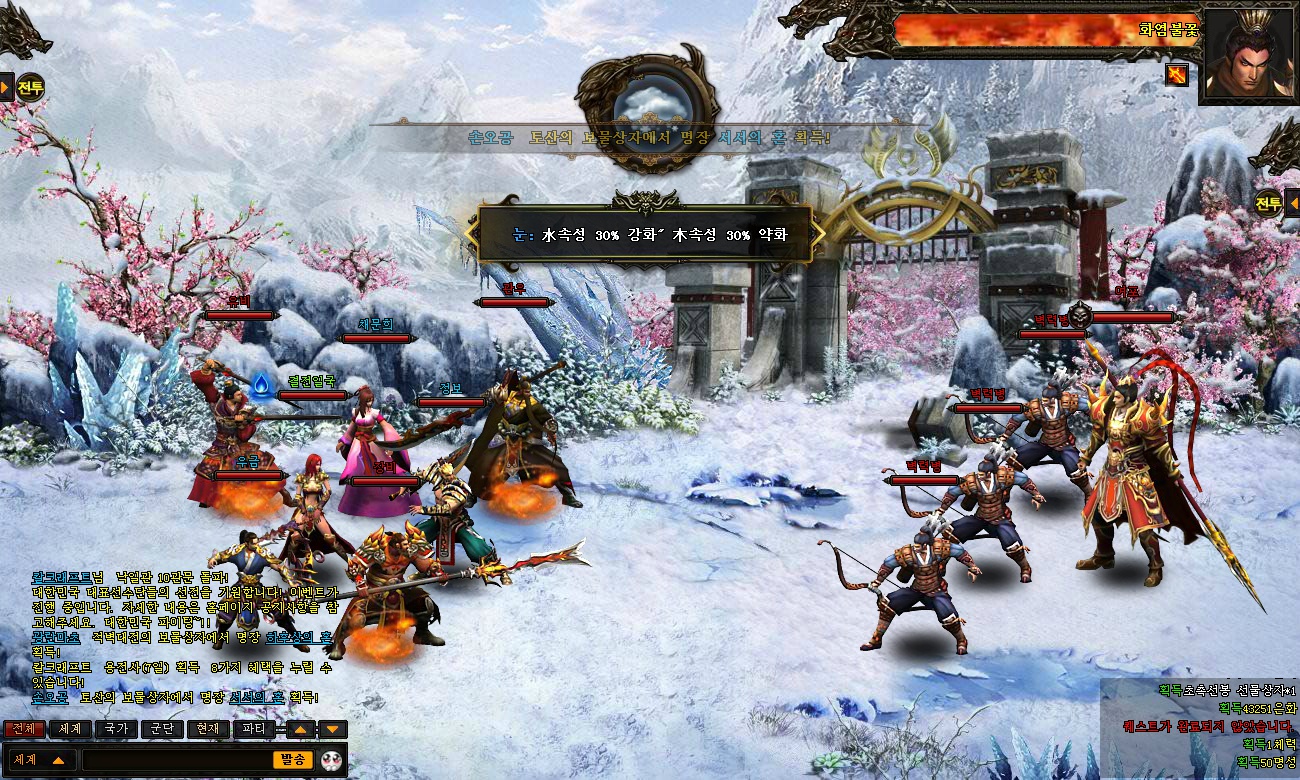The height and width of the screenshot is (780, 1300).
Task: Focus the chat message input field
Action: click(x=175, y=760)
